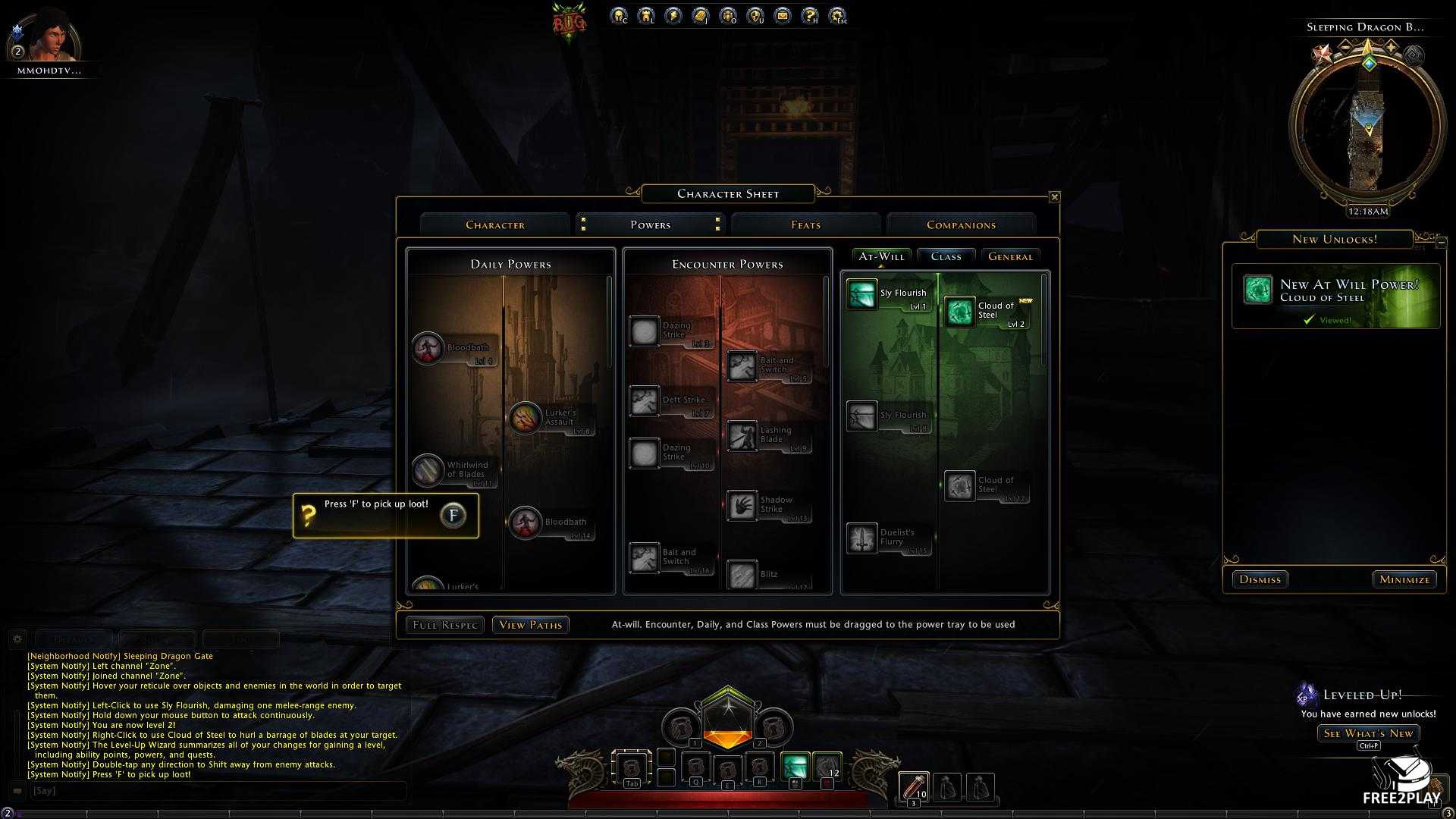
Task: Show the Companions tab
Action: [961, 224]
